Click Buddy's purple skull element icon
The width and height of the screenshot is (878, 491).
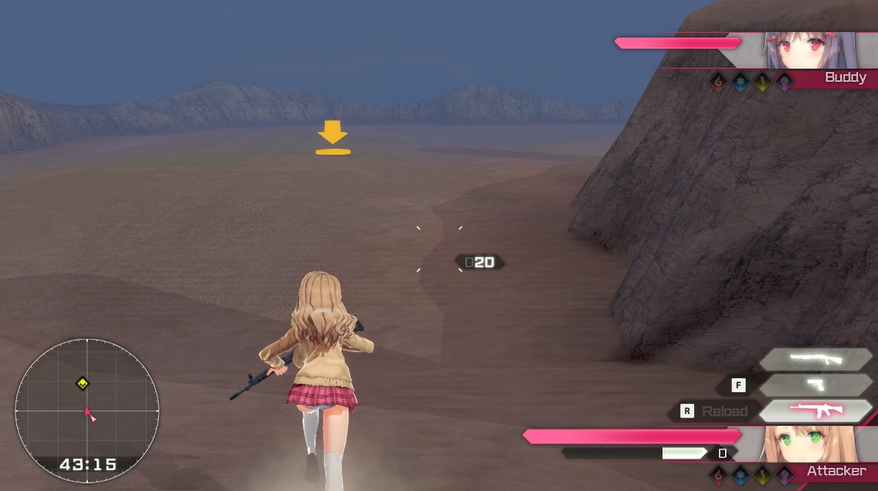785,83
